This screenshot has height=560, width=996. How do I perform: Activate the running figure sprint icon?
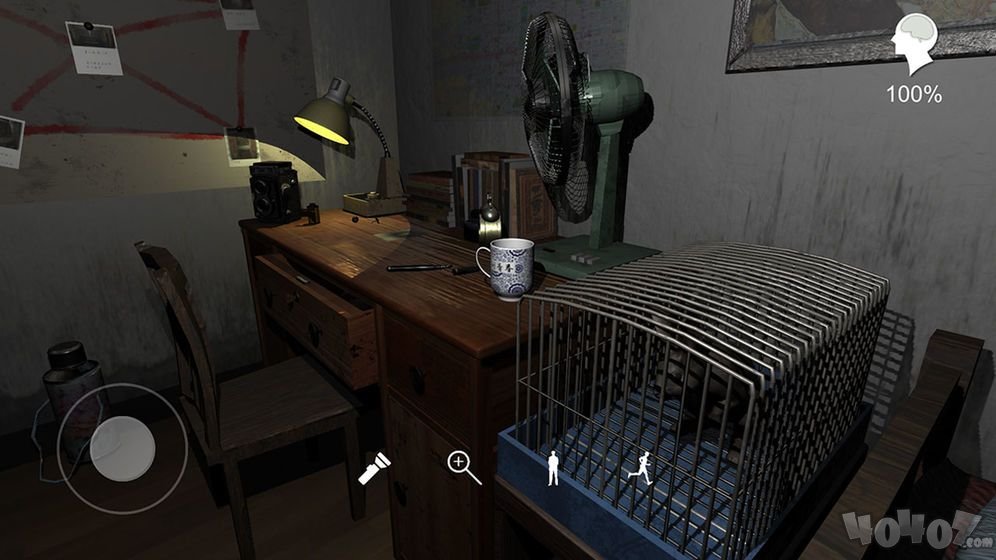click(x=641, y=468)
